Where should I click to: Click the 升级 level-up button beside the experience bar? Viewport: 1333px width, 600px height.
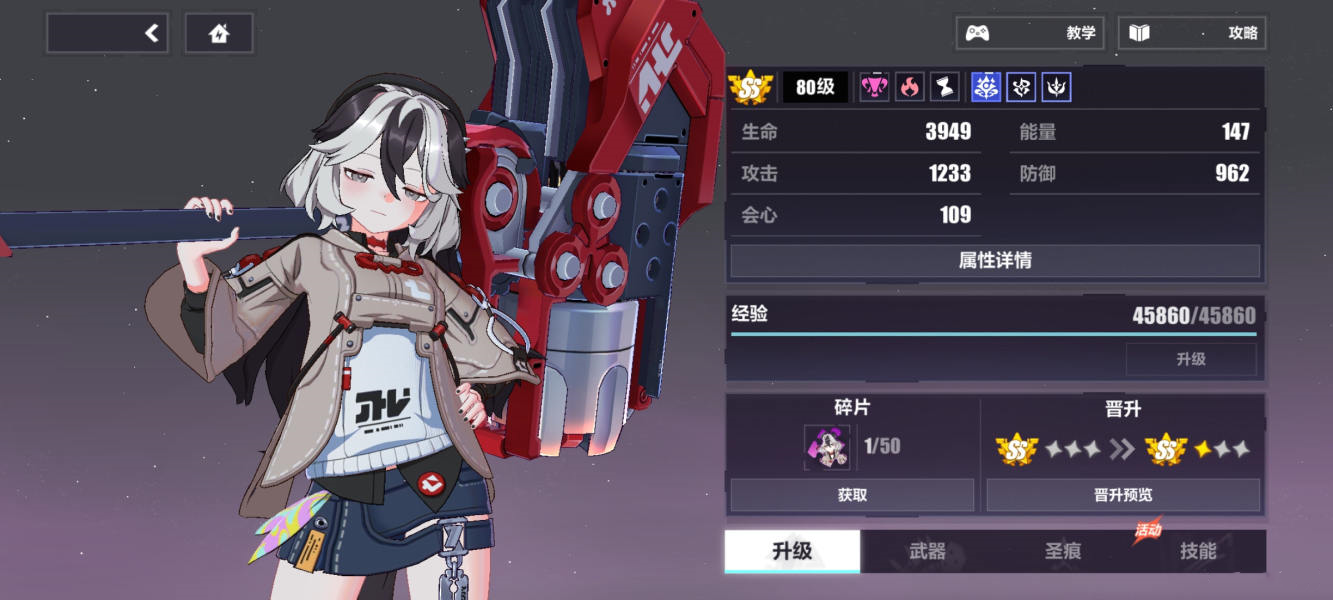(1190, 359)
